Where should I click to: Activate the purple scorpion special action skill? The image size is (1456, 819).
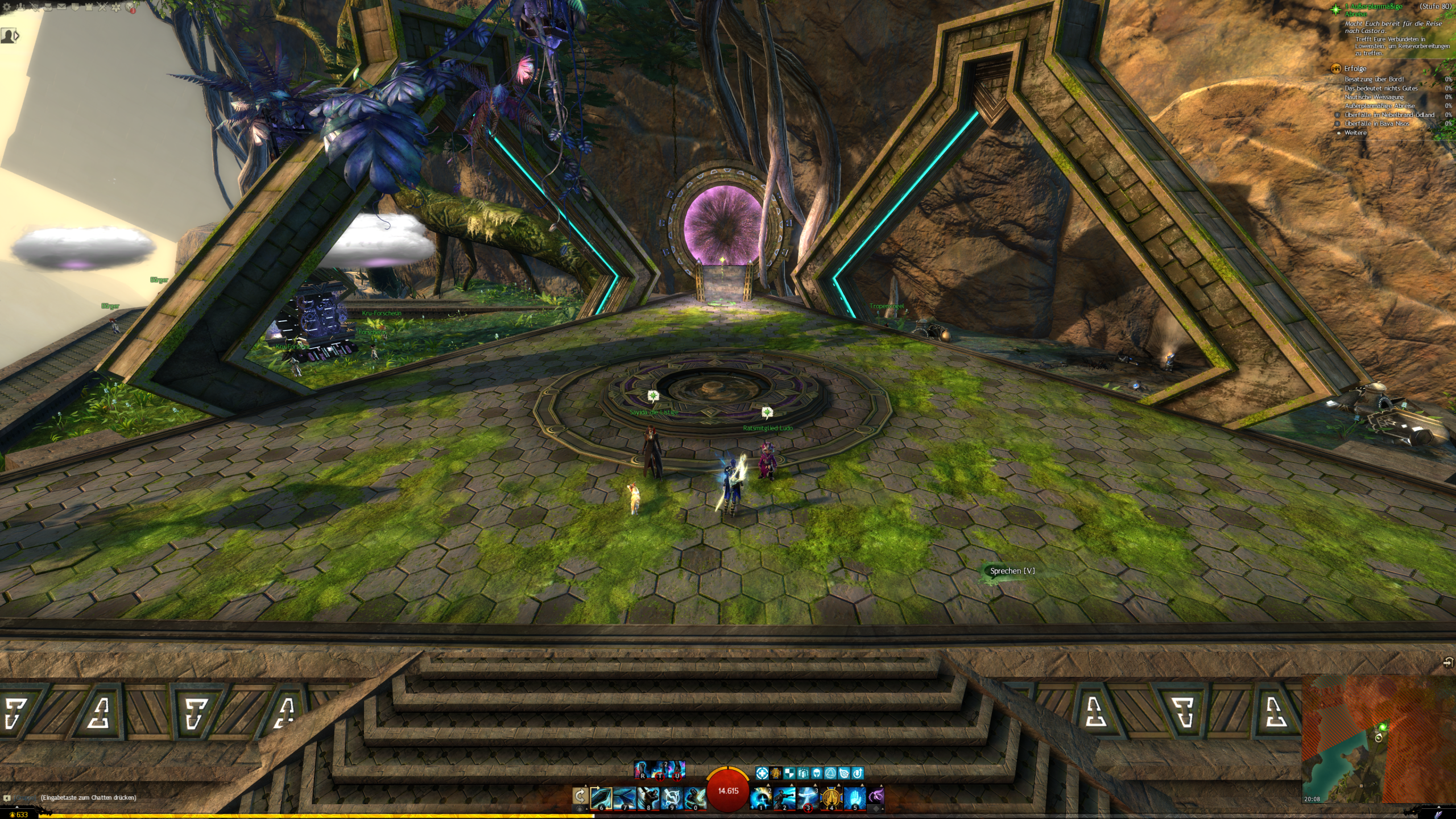(x=876, y=796)
